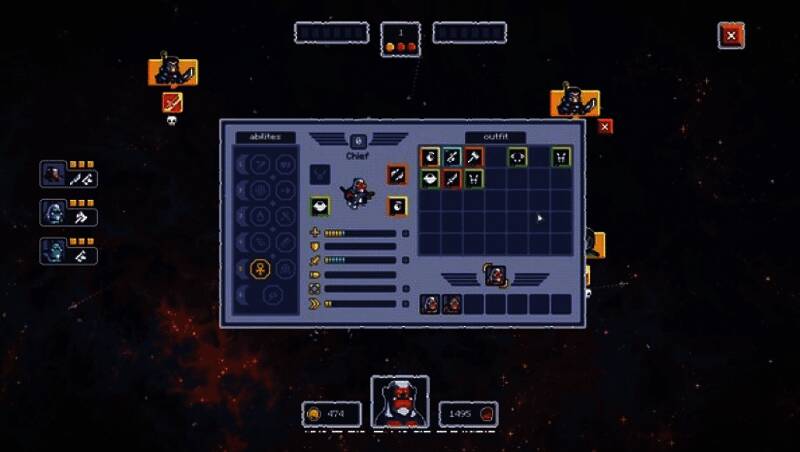Image resolution: width=800 pixels, height=452 pixels.
Task: Select the orange enemy unit card at top-left
Action: point(173,71)
